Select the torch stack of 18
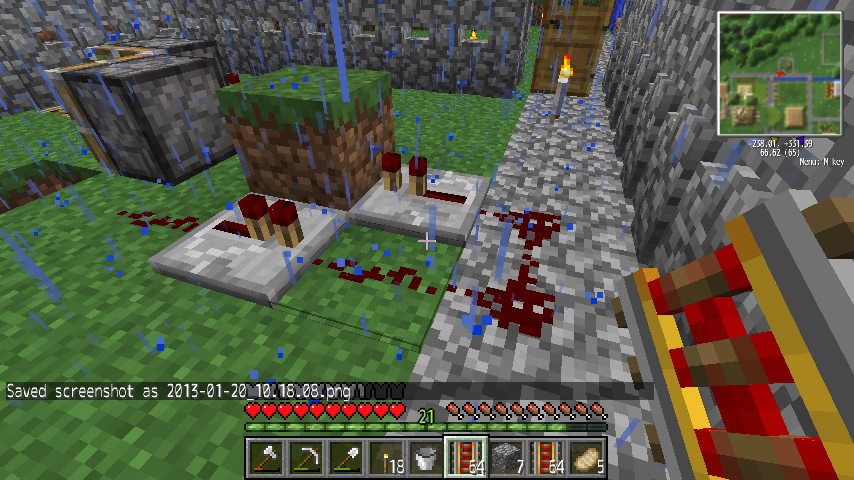This screenshot has width=854, height=480. (x=385, y=458)
